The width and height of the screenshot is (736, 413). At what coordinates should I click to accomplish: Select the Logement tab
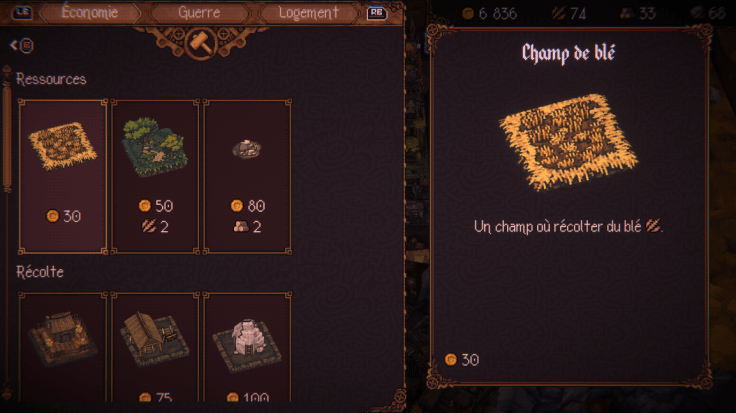(308, 13)
